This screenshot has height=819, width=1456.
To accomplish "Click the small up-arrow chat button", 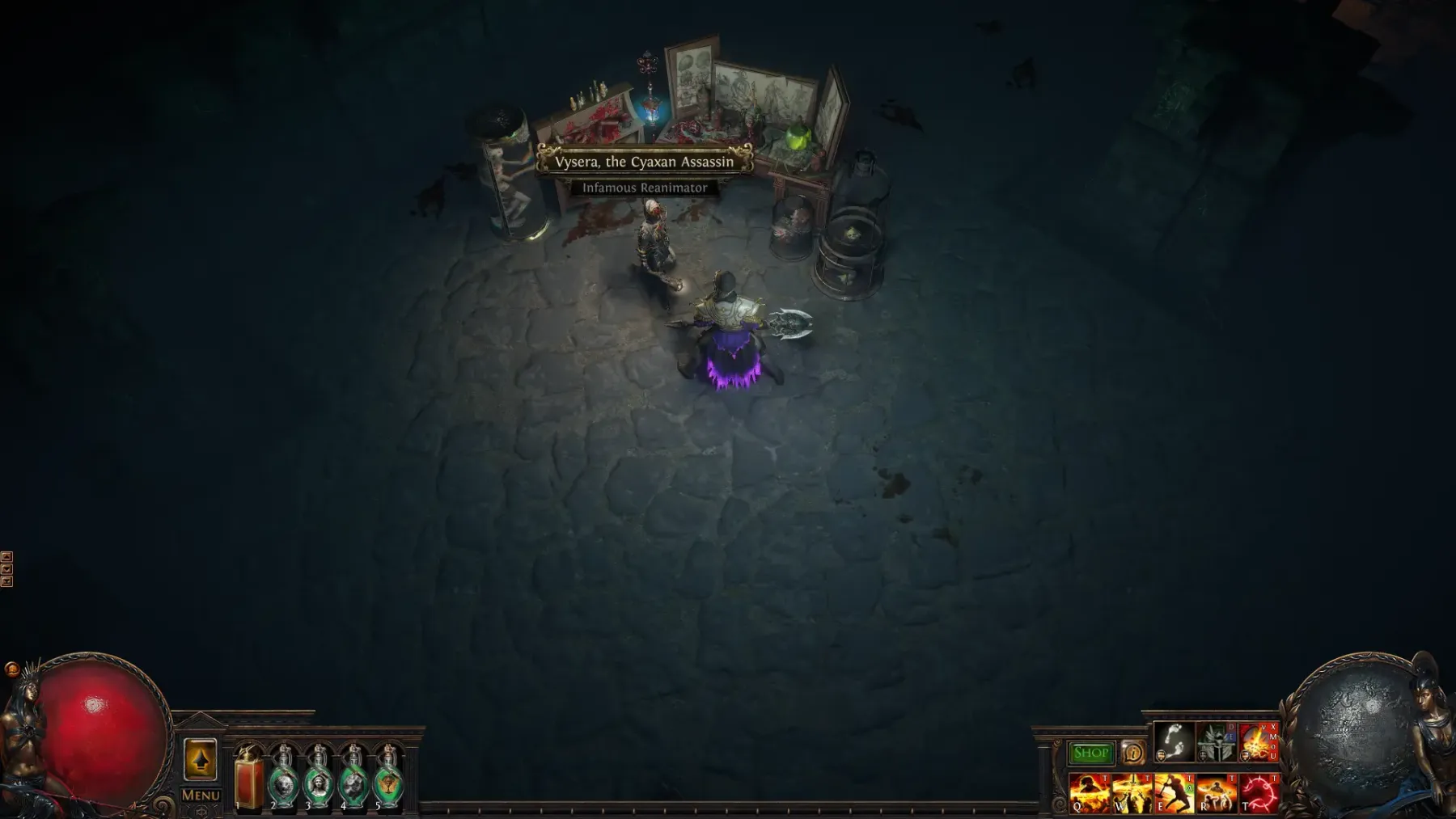I will [6, 557].
